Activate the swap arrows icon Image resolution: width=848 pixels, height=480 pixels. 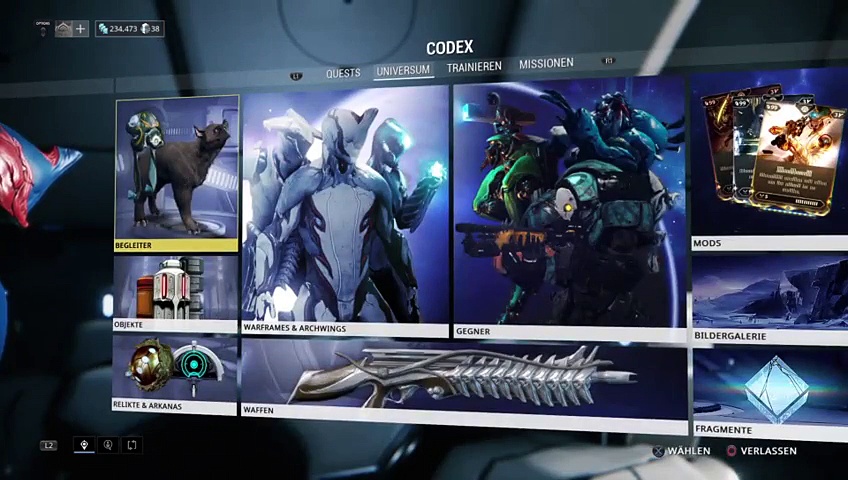tap(131, 445)
